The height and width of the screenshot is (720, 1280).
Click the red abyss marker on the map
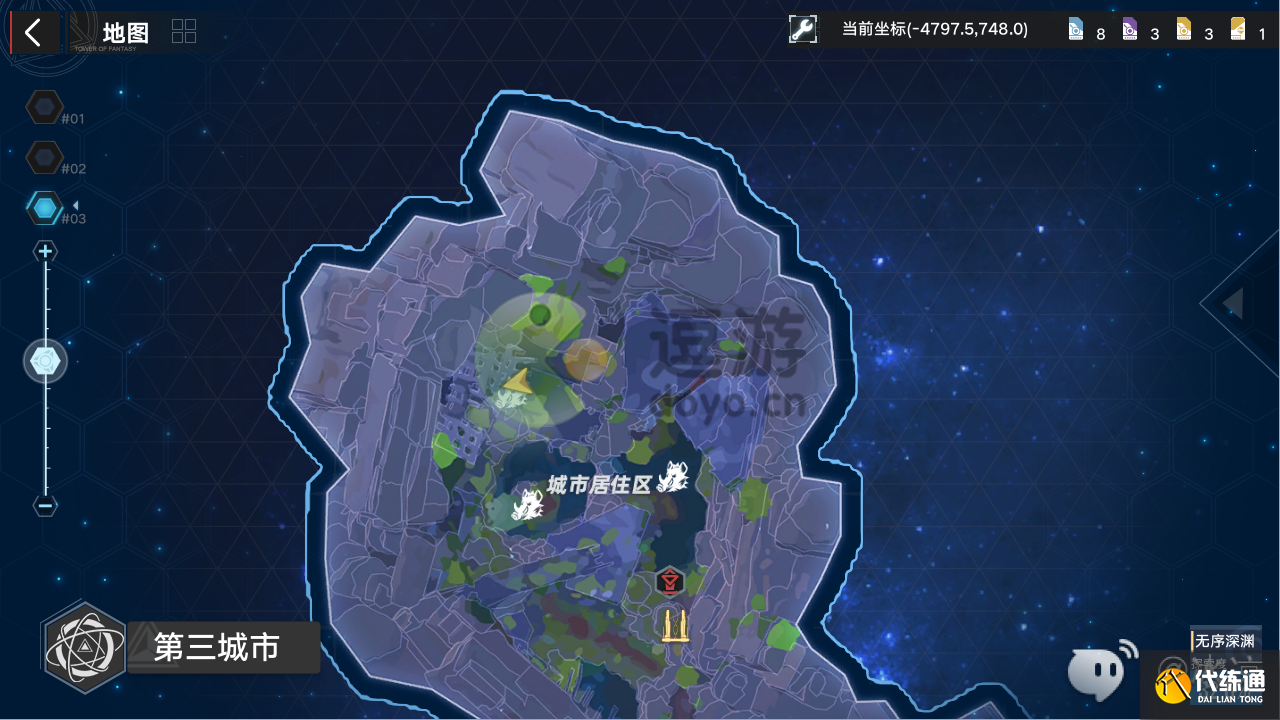coord(669,581)
